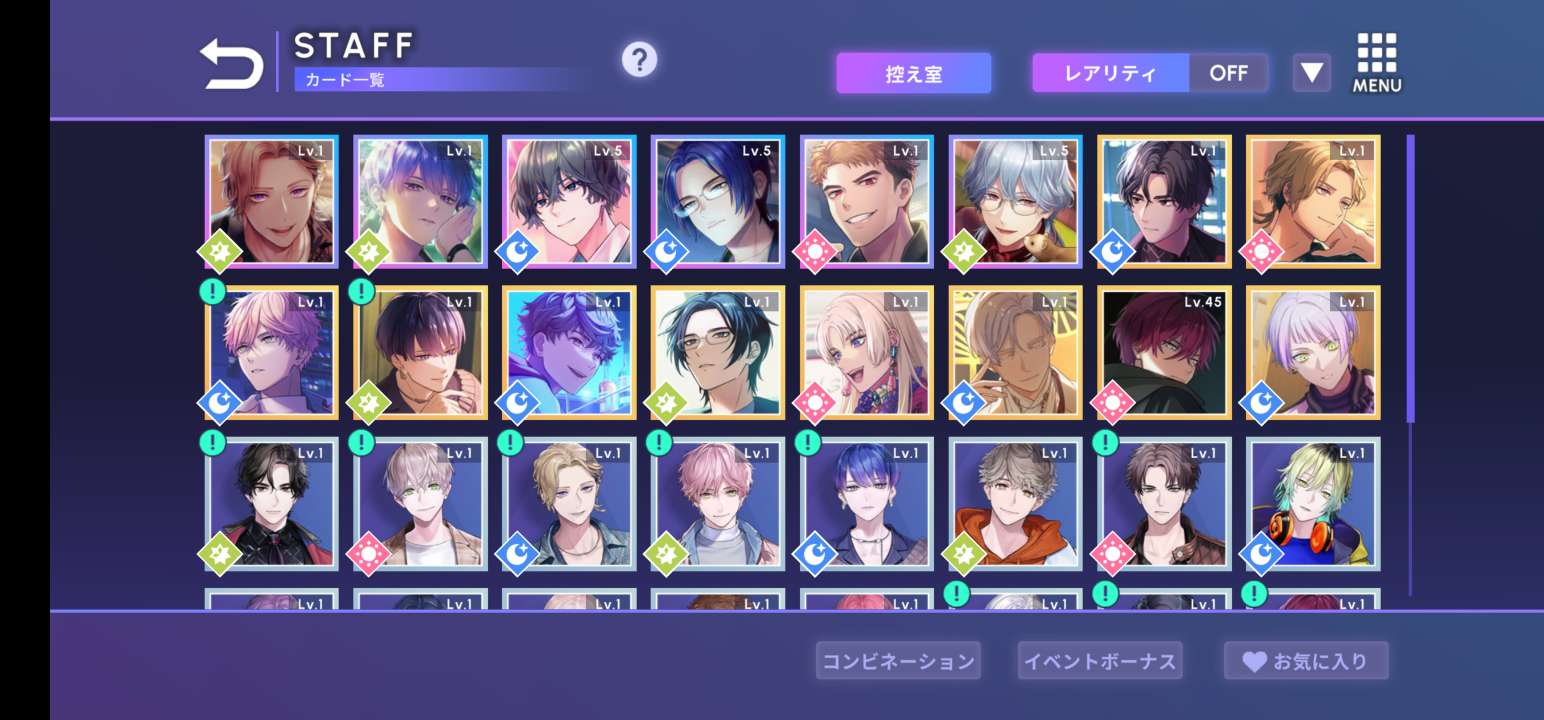Select the orange hoodie staff card

click(x=1015, y=503)
